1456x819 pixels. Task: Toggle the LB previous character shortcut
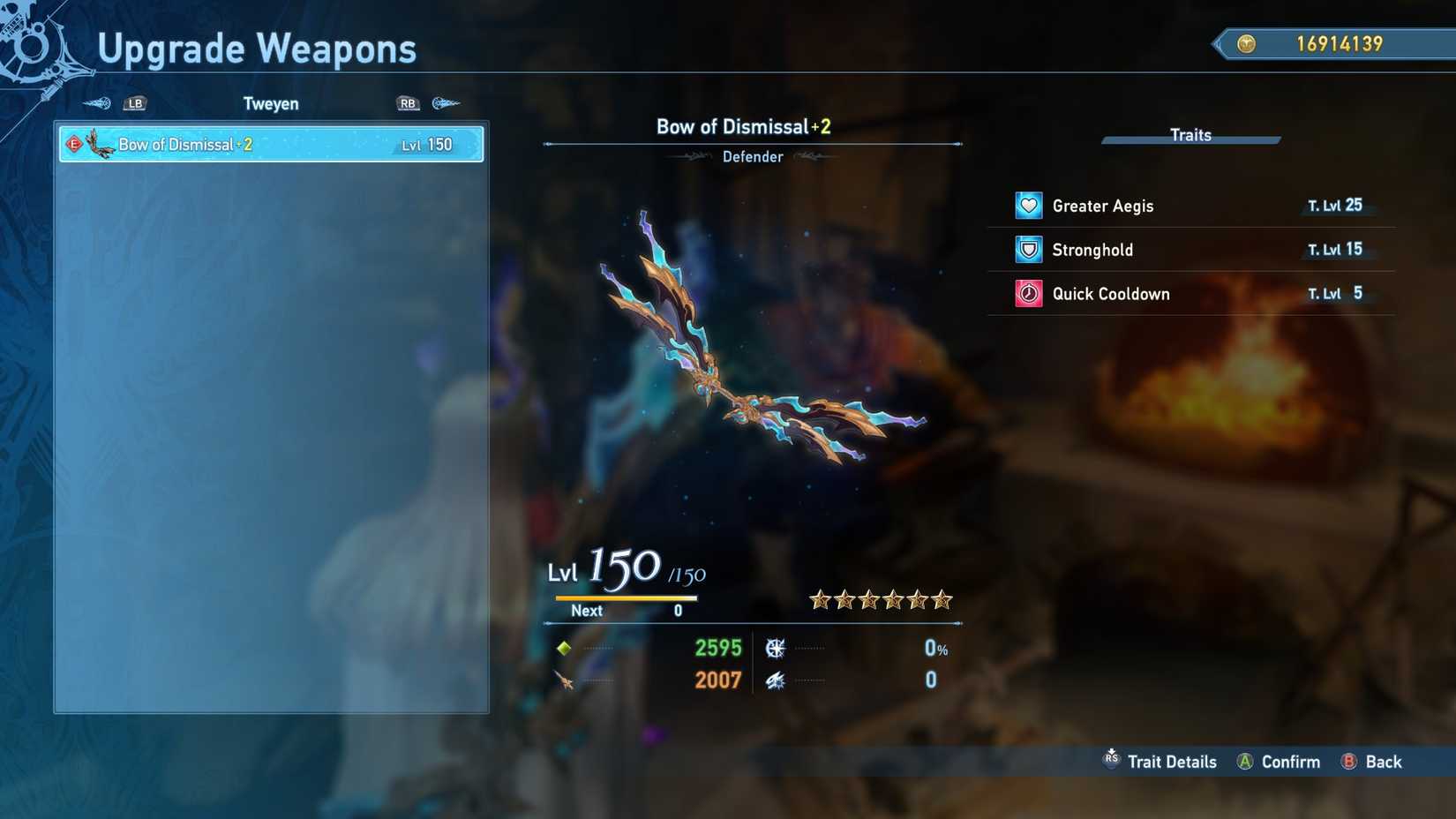[x=135, y=103]
